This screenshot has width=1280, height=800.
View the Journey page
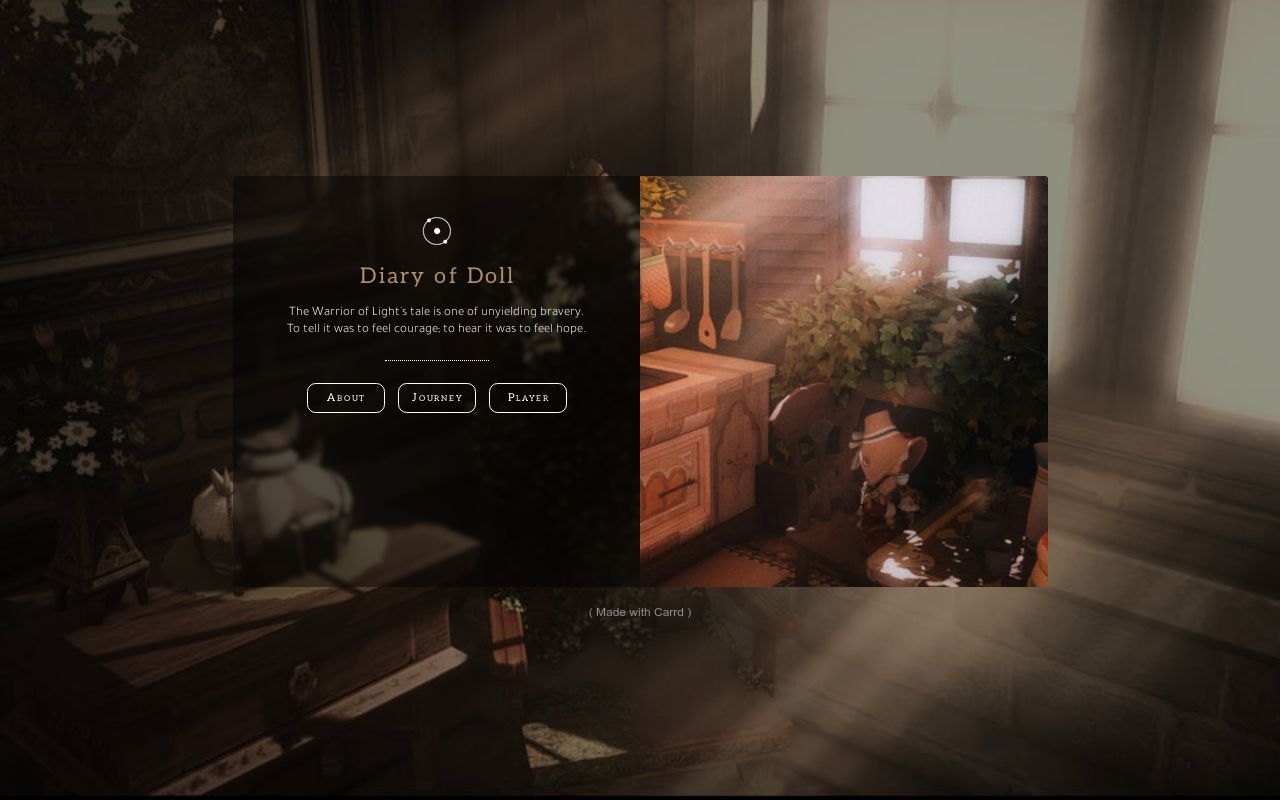(437, 397)
